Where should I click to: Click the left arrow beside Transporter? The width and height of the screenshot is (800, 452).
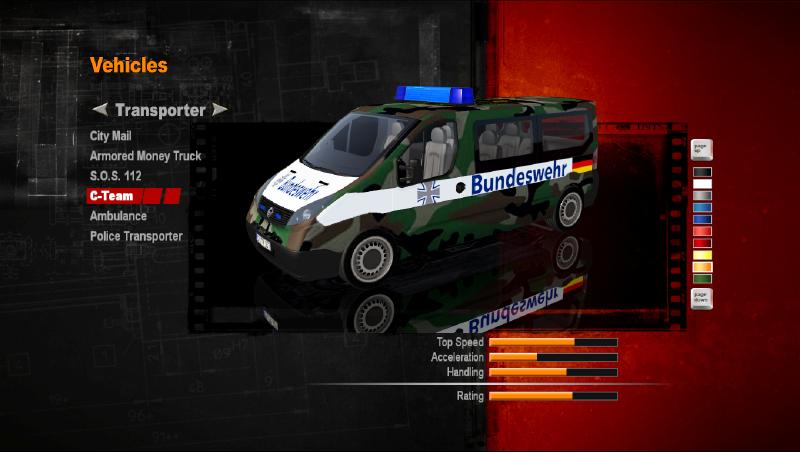coord(99,109)
